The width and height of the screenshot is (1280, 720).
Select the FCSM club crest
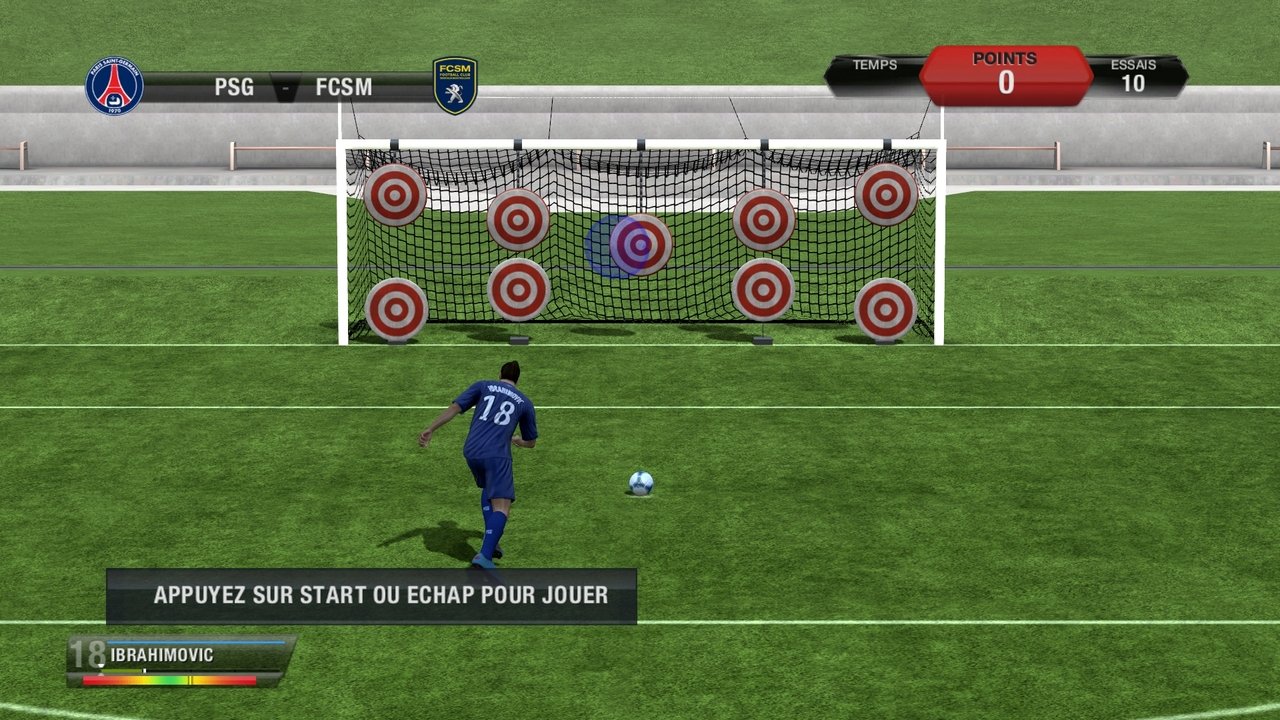[x=455, y=85]
